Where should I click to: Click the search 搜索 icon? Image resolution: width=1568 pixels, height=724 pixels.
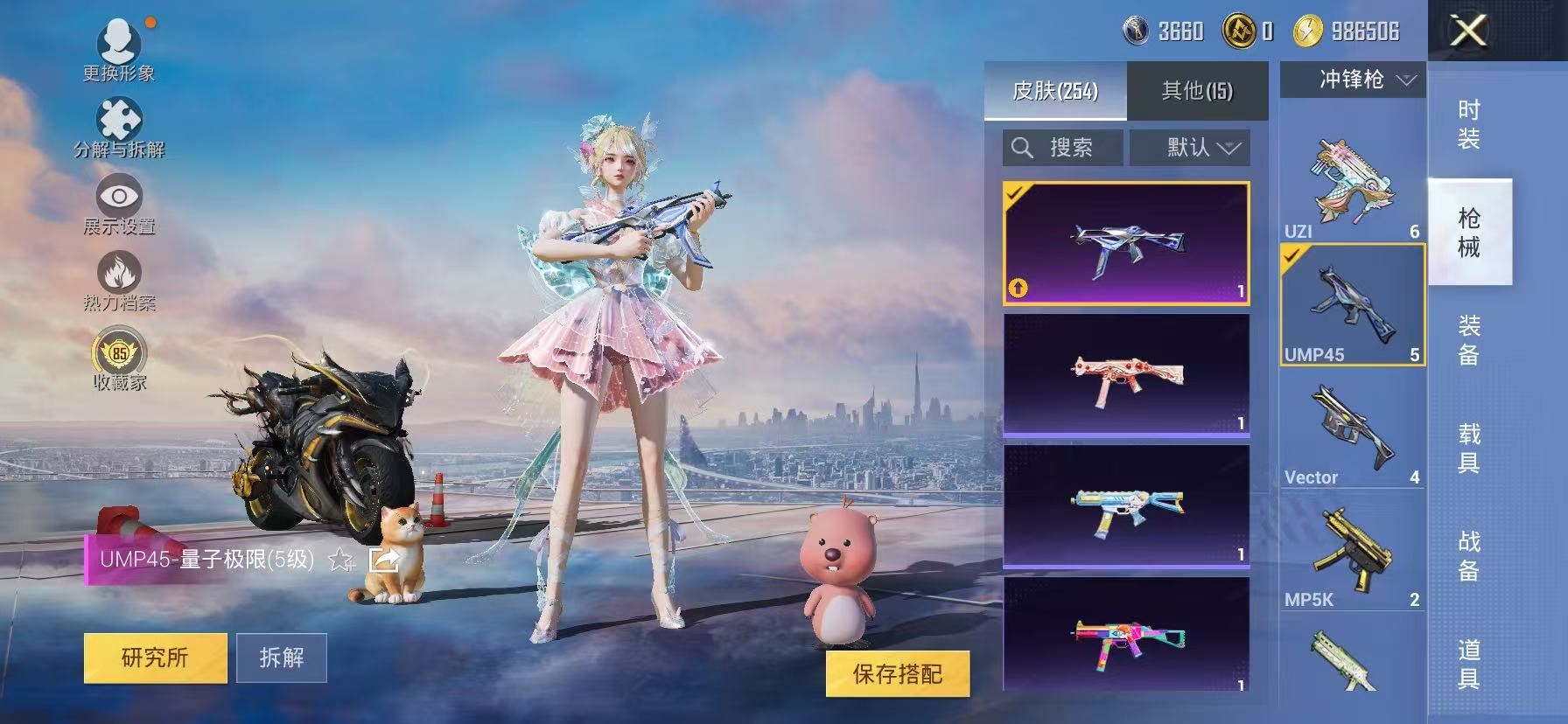tap(1022, 147)
